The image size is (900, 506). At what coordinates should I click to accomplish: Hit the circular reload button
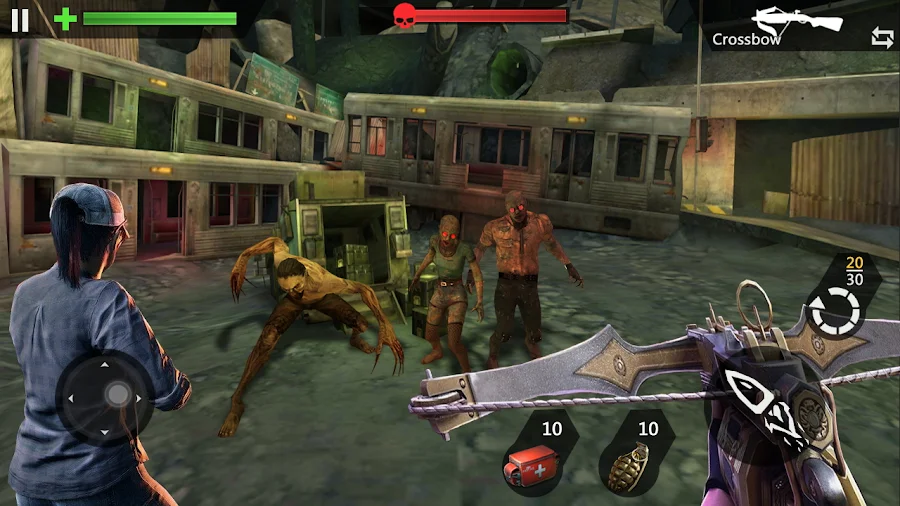click(834, 313)
